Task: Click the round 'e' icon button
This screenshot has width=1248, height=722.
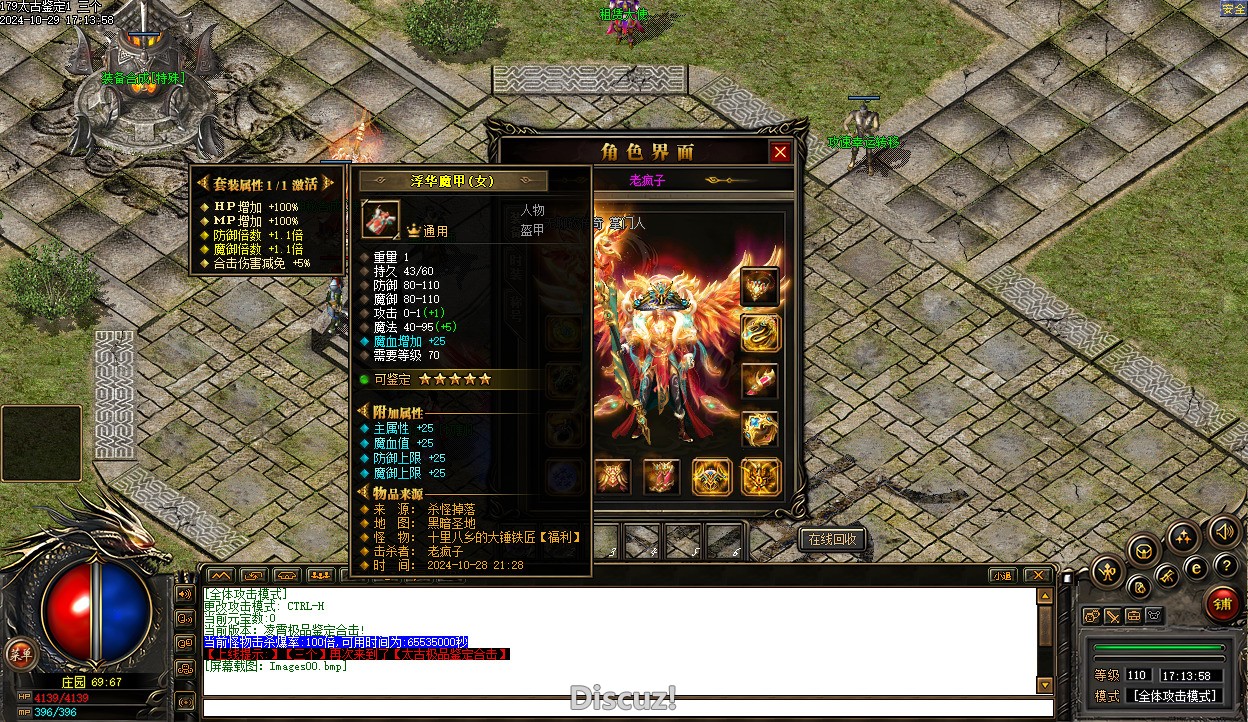Action: pos(1195,567)
